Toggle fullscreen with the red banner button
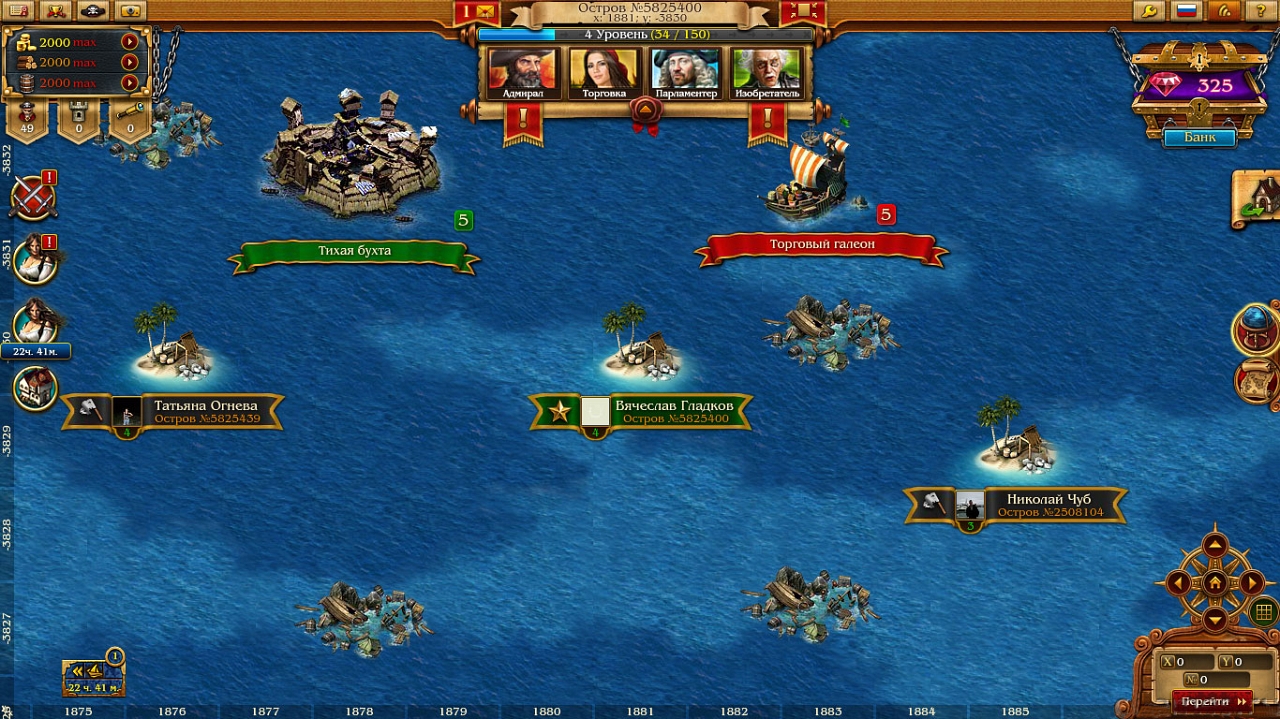Screen dimensions: 1280x719 point(803,12)
